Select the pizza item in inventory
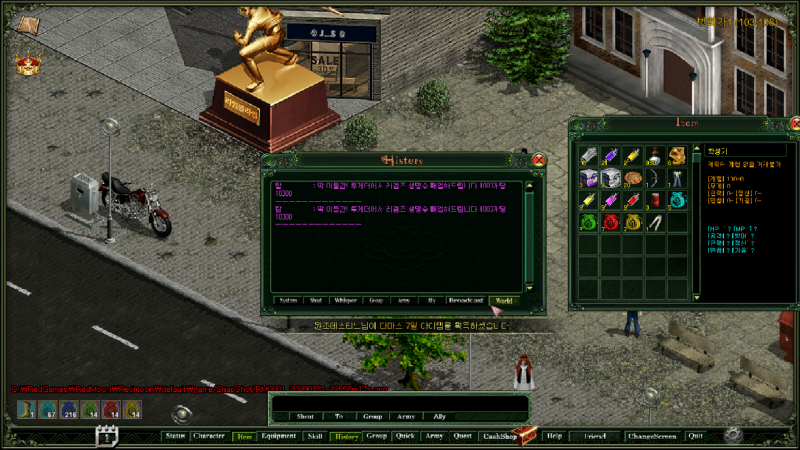 [x=632, y=177]
